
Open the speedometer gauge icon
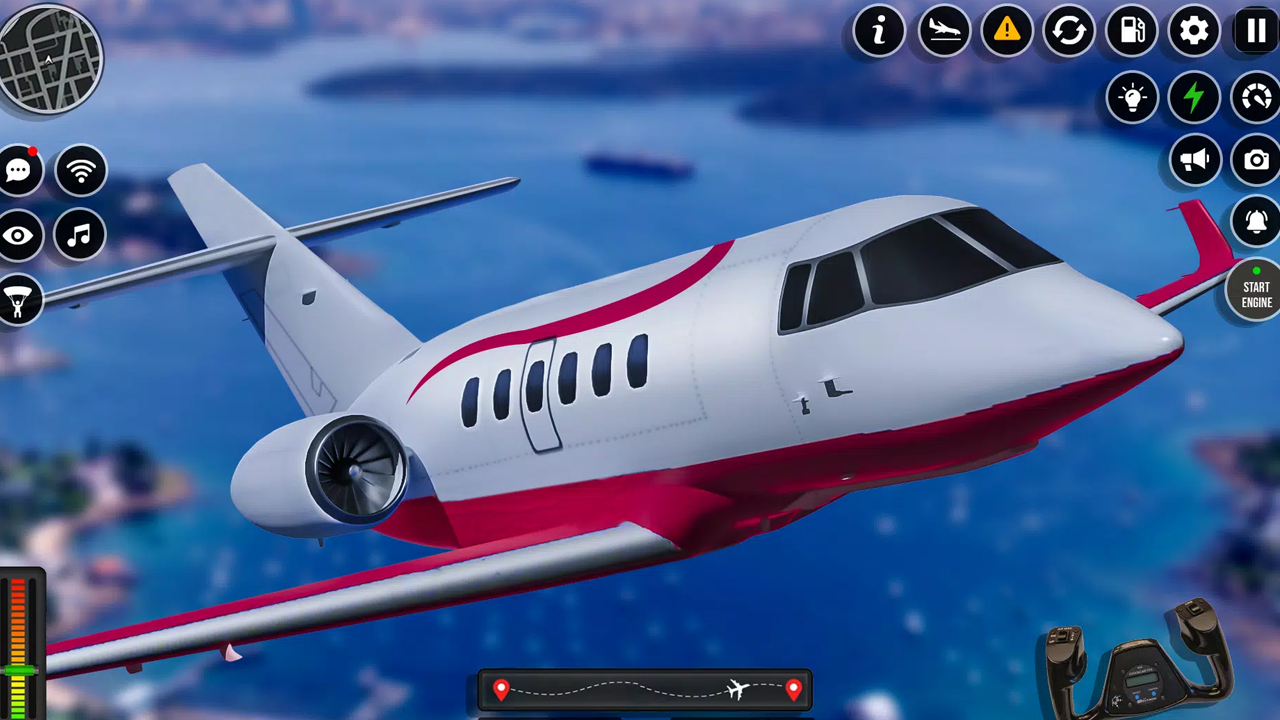click(x=1256, y=97)
